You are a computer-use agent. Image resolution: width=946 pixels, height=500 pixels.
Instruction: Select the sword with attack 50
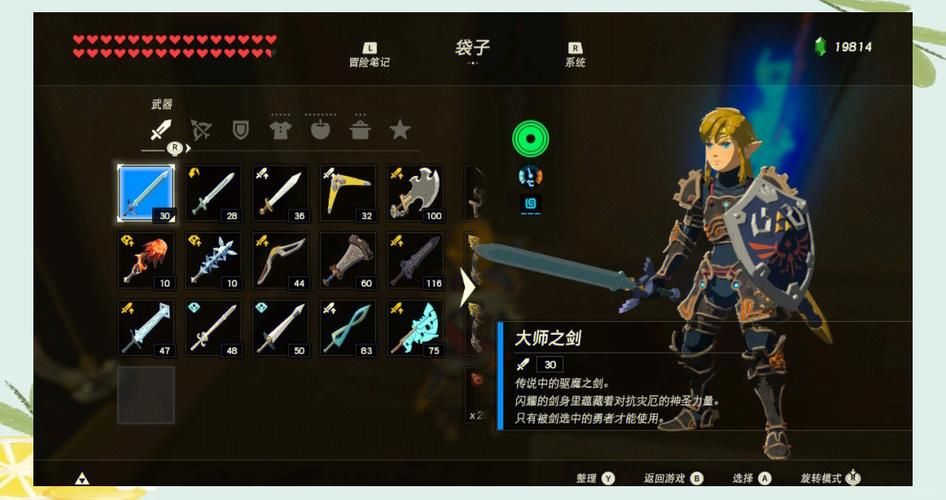(281, 328)
